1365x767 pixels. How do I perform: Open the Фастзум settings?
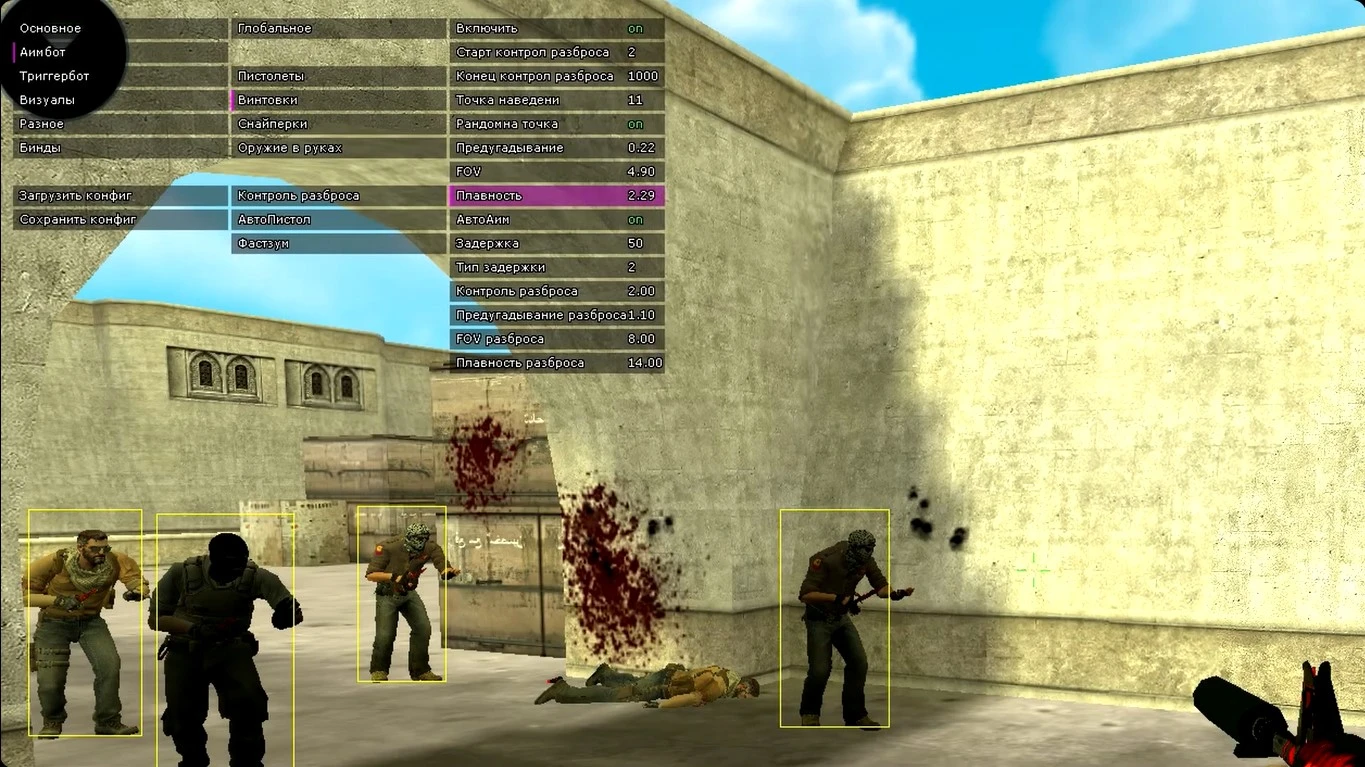click(x=262, y=242)
